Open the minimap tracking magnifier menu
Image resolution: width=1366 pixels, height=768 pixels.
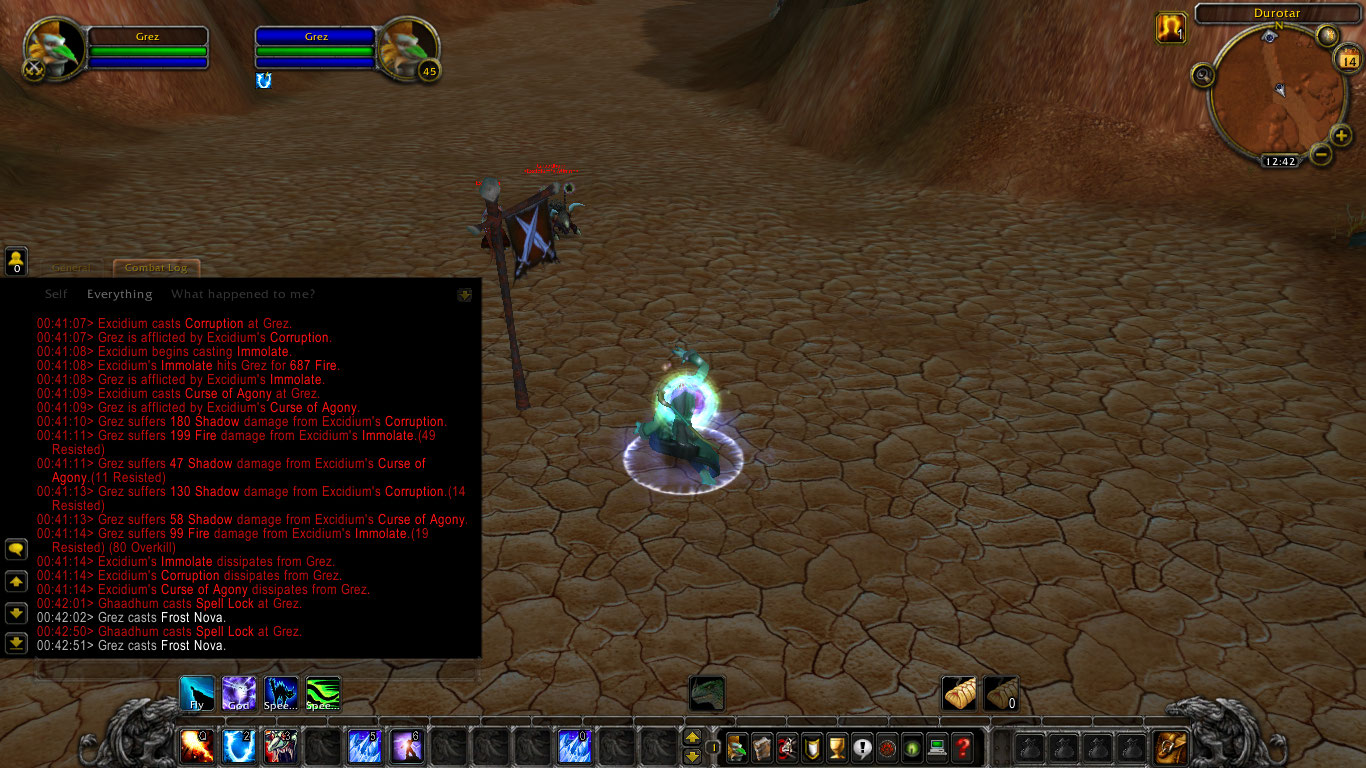click(1203, 75)
